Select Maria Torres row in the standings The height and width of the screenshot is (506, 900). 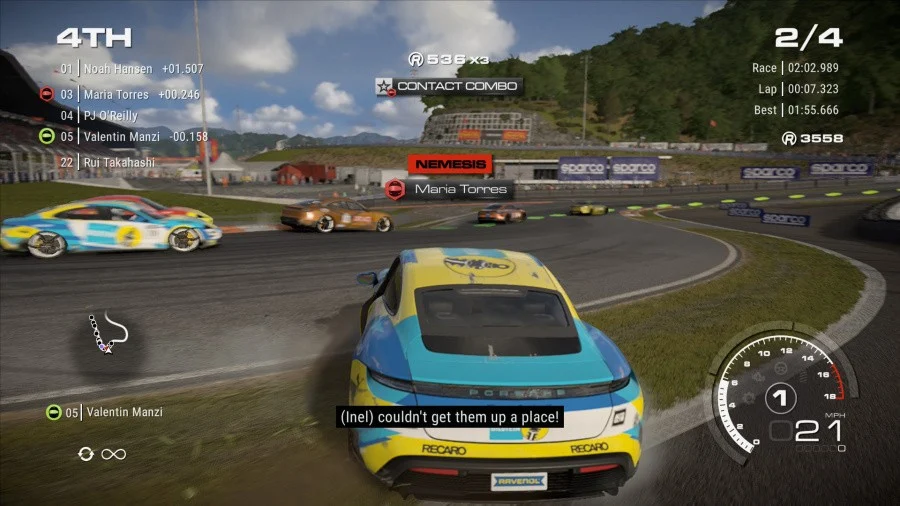pyautogui.click(x=116, y=94)
